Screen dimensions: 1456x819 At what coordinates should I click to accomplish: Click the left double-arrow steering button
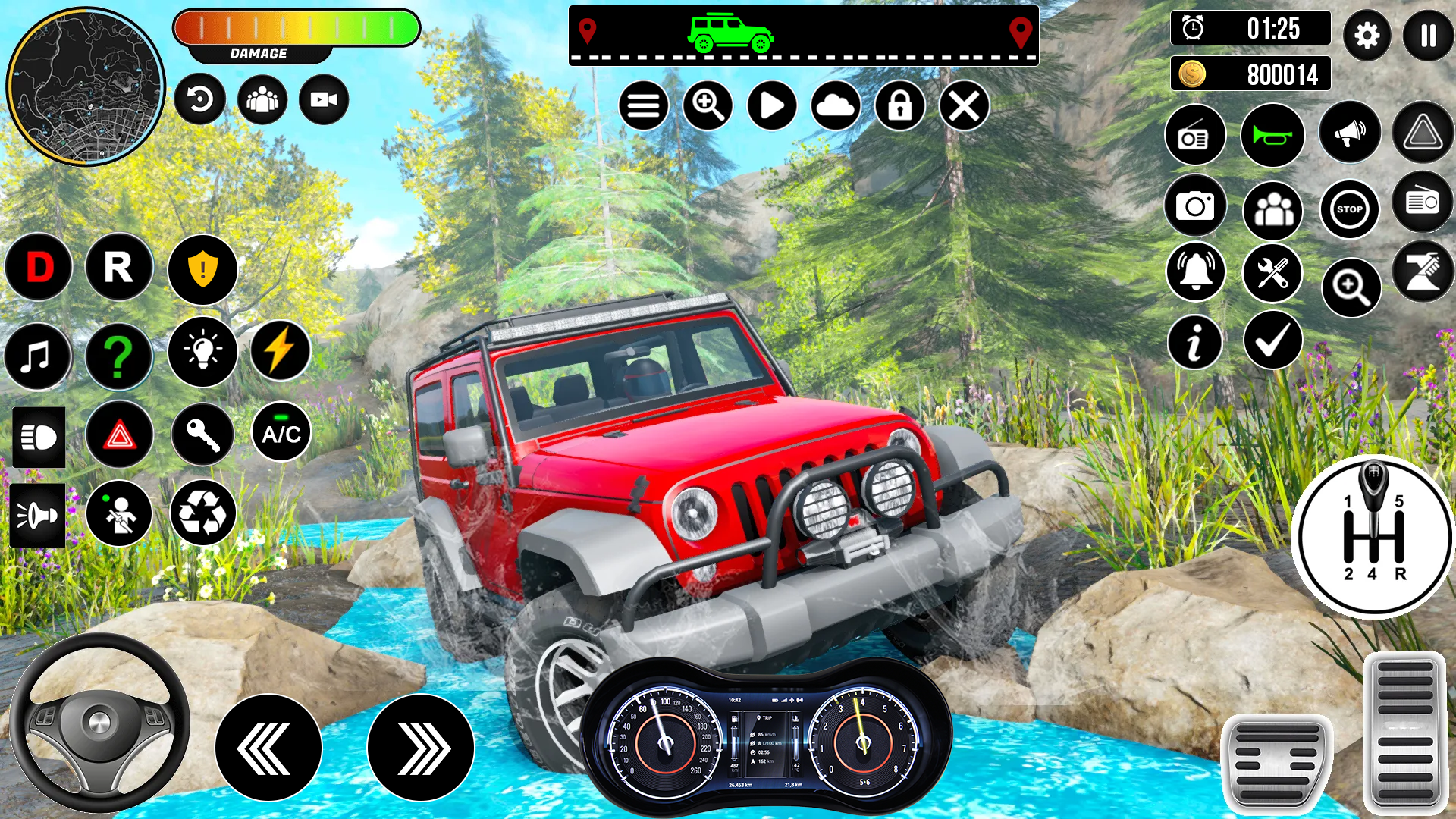pyautogui.click(x=268, y=748)
